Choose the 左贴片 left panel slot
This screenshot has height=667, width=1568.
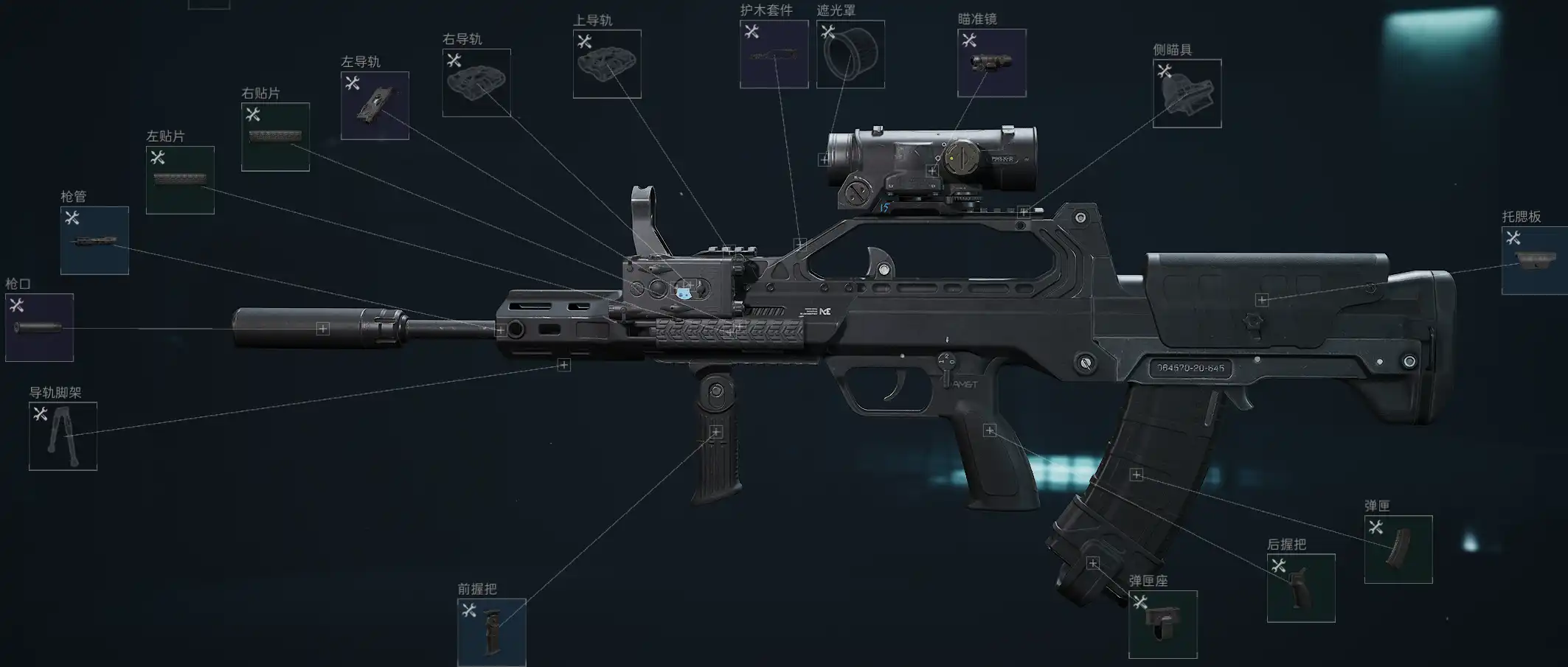click(x=180, y=180)
